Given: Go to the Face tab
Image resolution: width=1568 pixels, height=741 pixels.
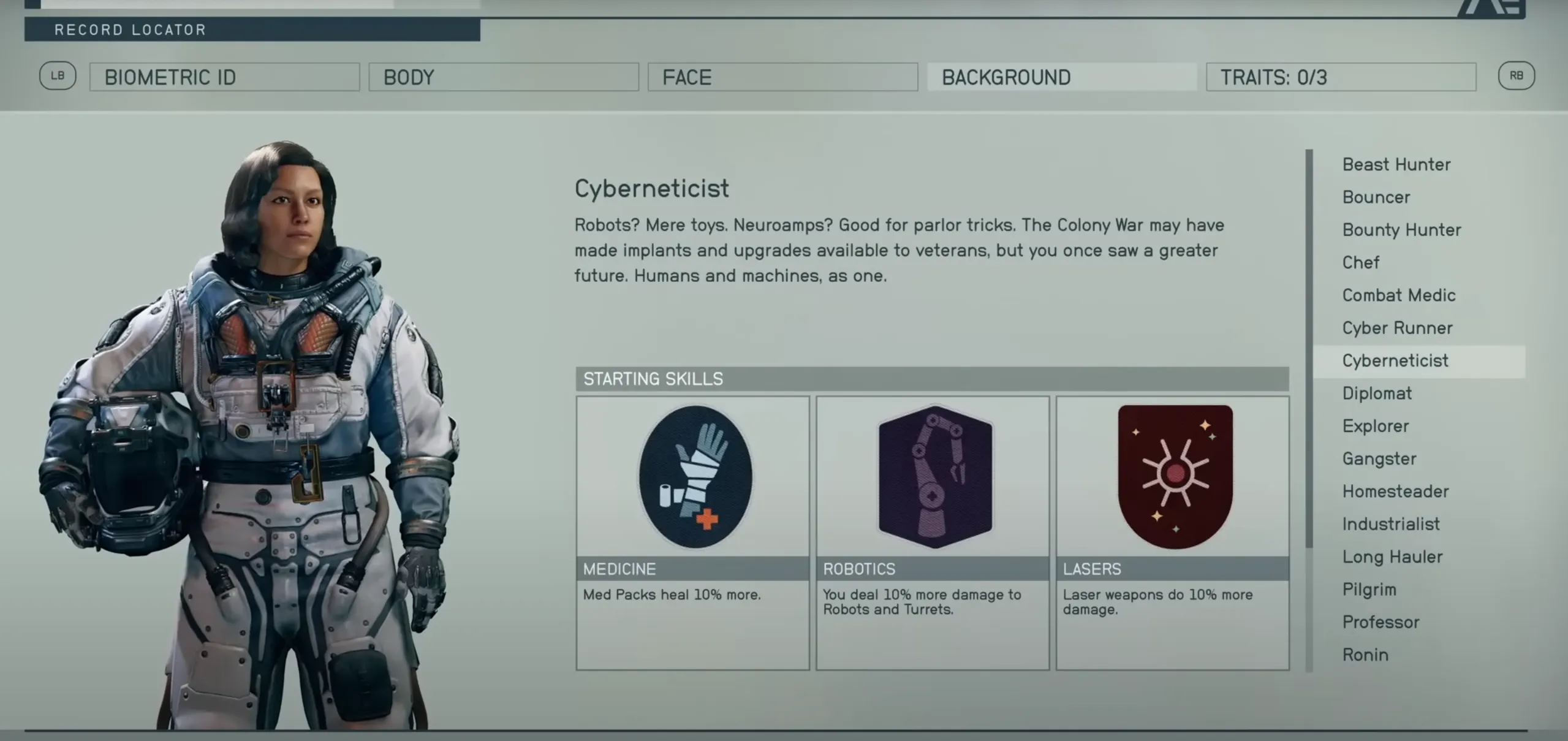Looking at the screenshot, I should pyautogui.click(x=782, y=77).
